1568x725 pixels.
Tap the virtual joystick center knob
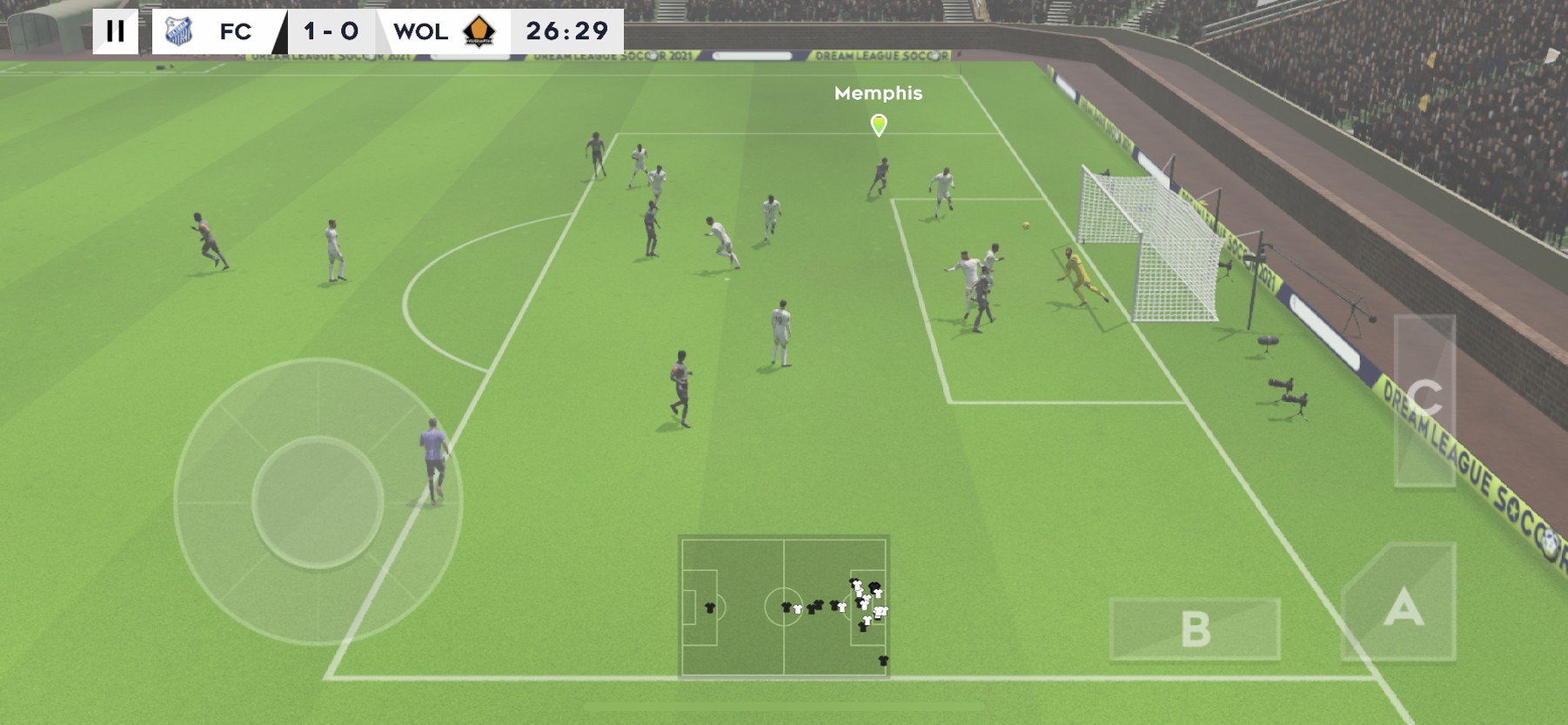[318, 502]
